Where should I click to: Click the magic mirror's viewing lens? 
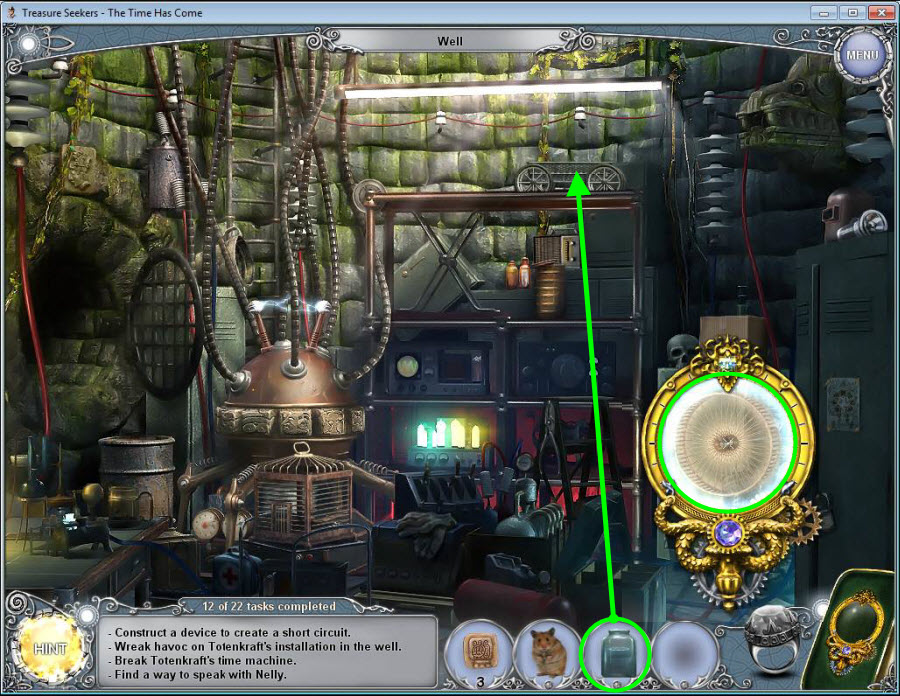coord(729,441)
